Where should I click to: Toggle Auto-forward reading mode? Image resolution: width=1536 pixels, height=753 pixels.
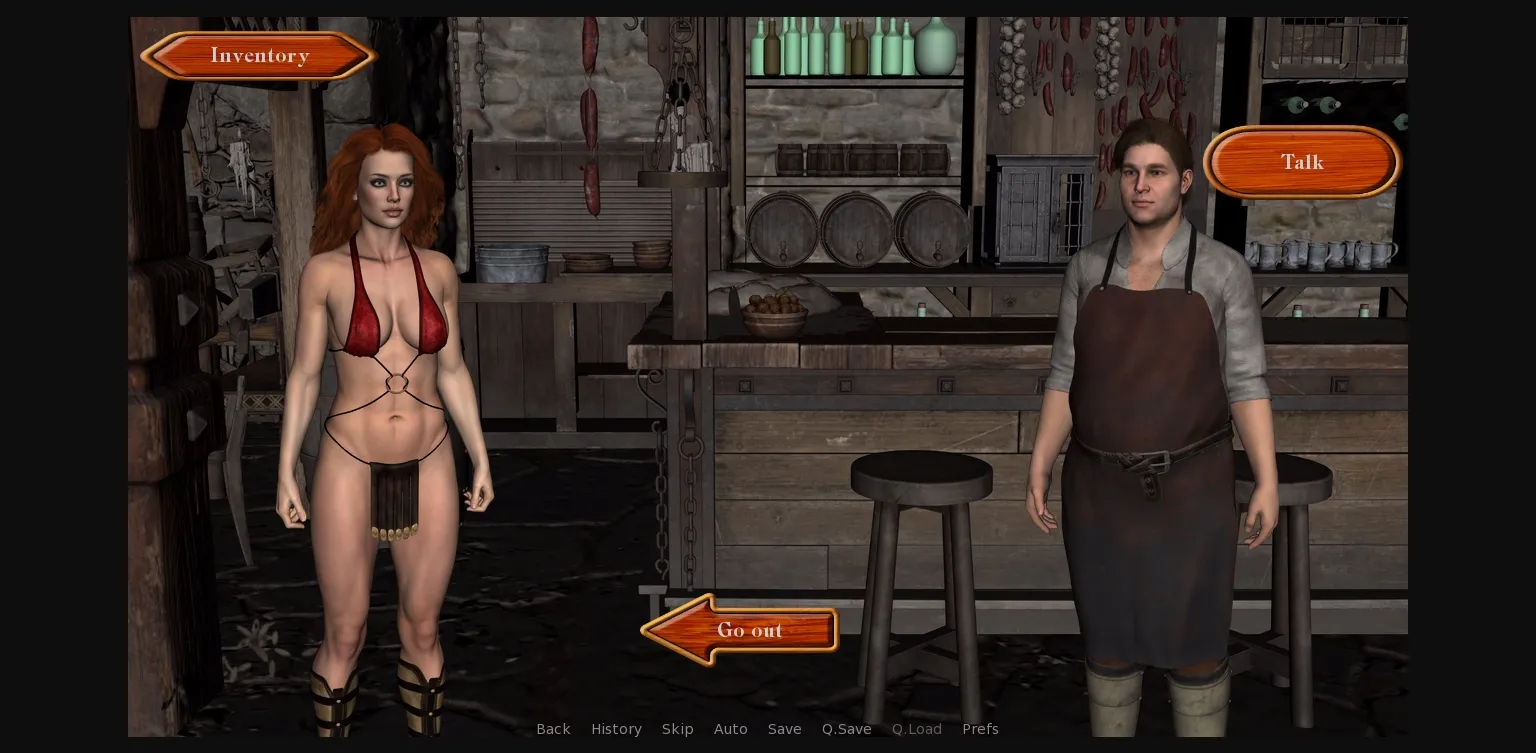(x=730, y=729)
